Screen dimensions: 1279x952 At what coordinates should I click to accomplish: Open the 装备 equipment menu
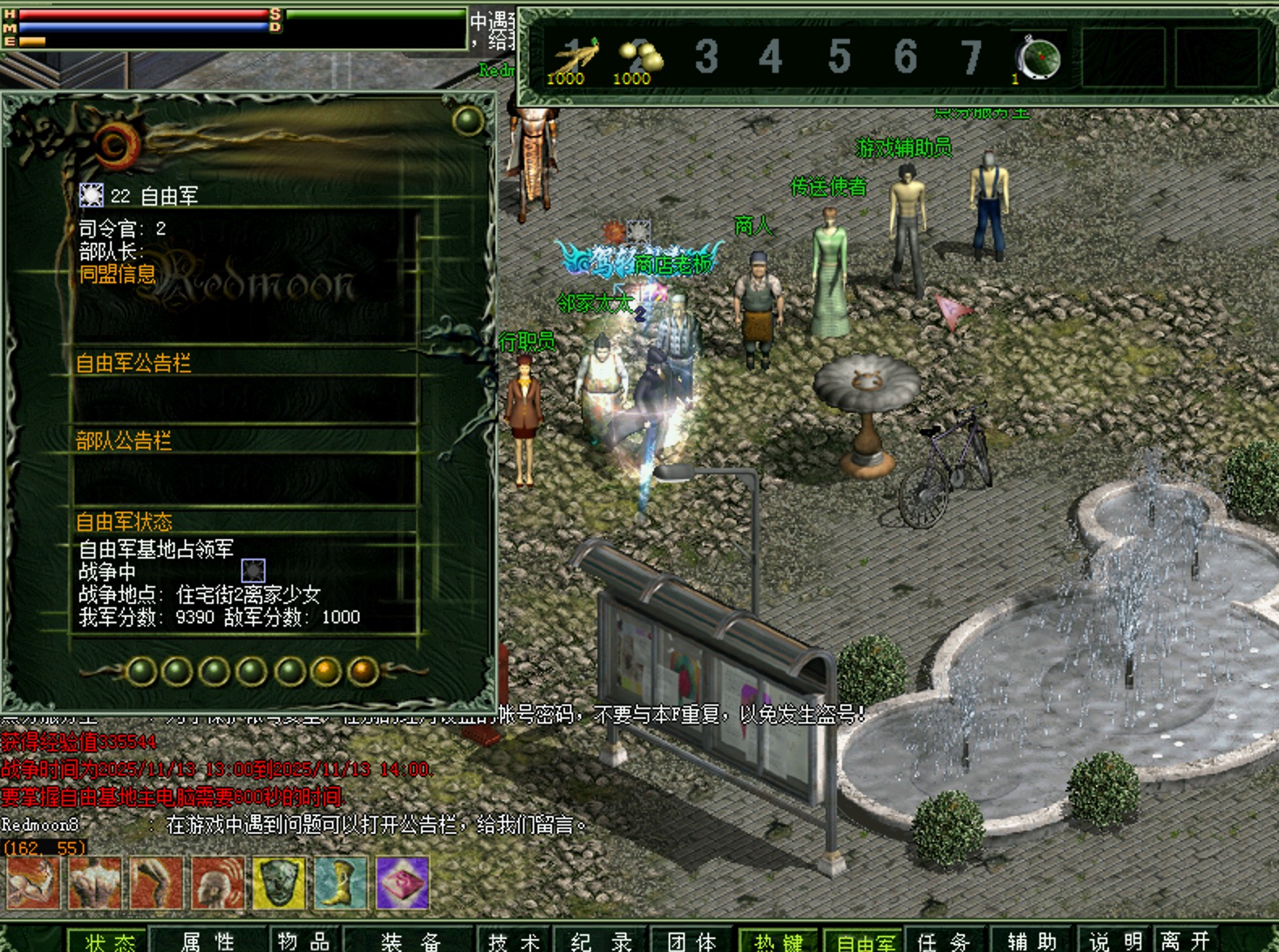pyautogui.click(x=410, y=941)
